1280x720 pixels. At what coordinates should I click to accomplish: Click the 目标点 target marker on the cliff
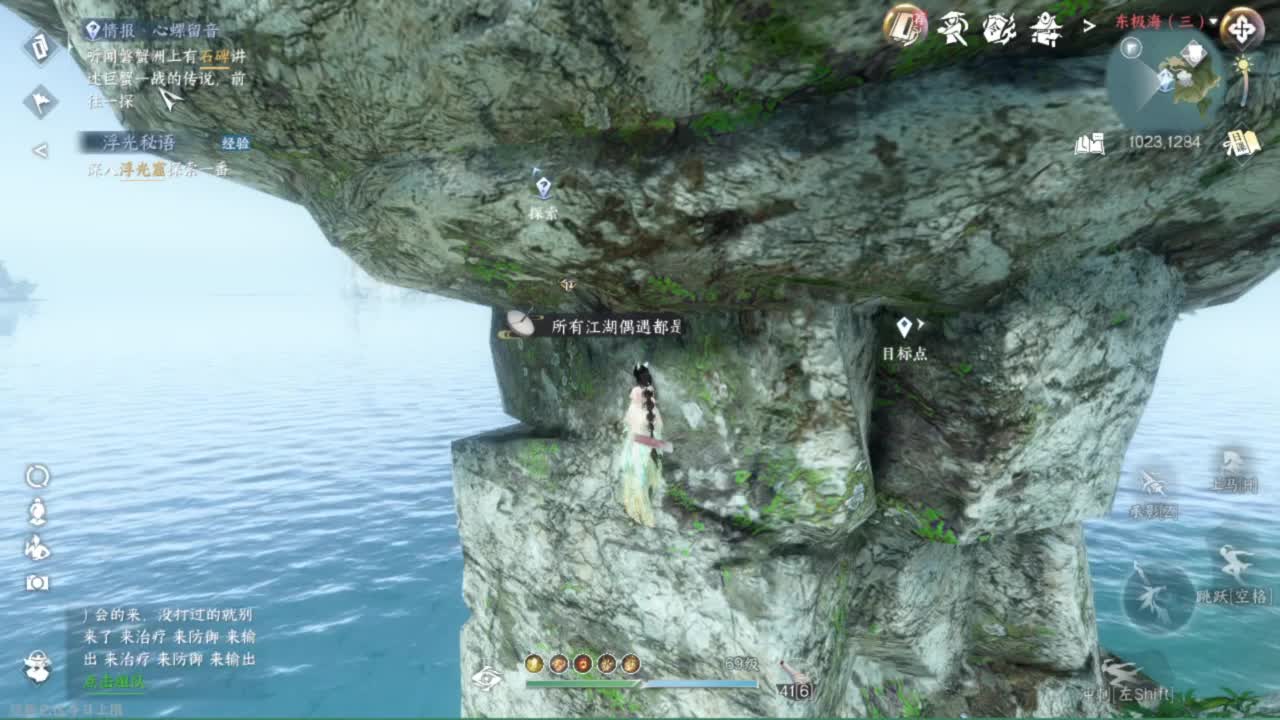click(905, 330)
